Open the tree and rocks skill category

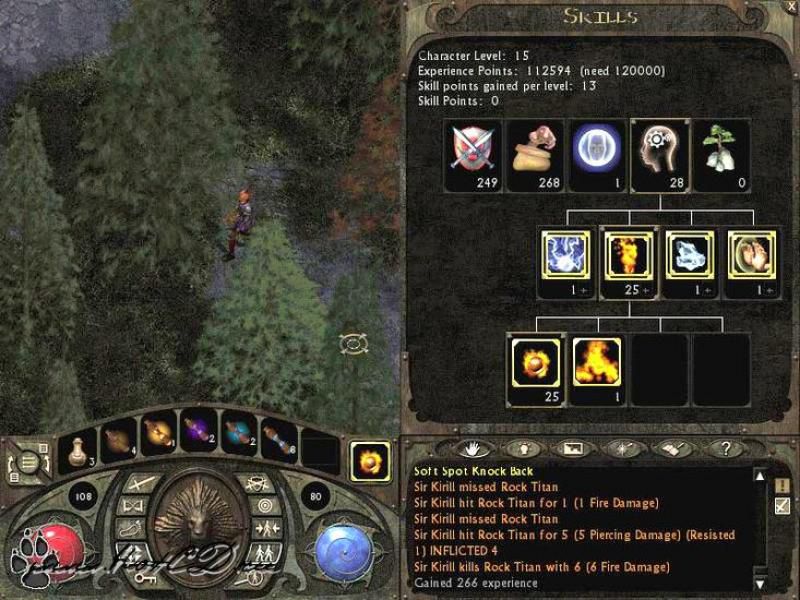pos(721,148)
